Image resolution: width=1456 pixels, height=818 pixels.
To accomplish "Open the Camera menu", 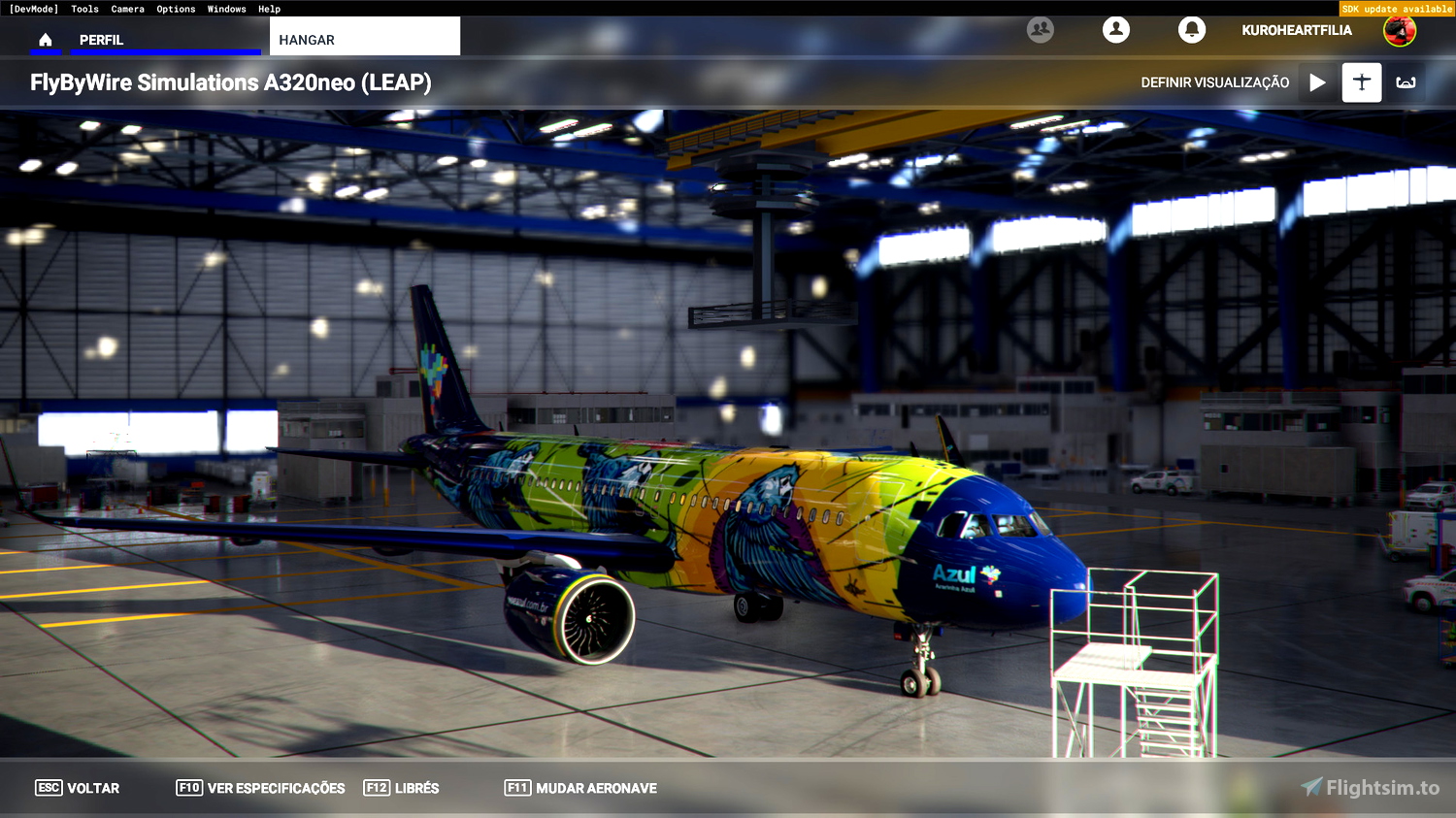I will pyautogui.click(x=127, y=9).
